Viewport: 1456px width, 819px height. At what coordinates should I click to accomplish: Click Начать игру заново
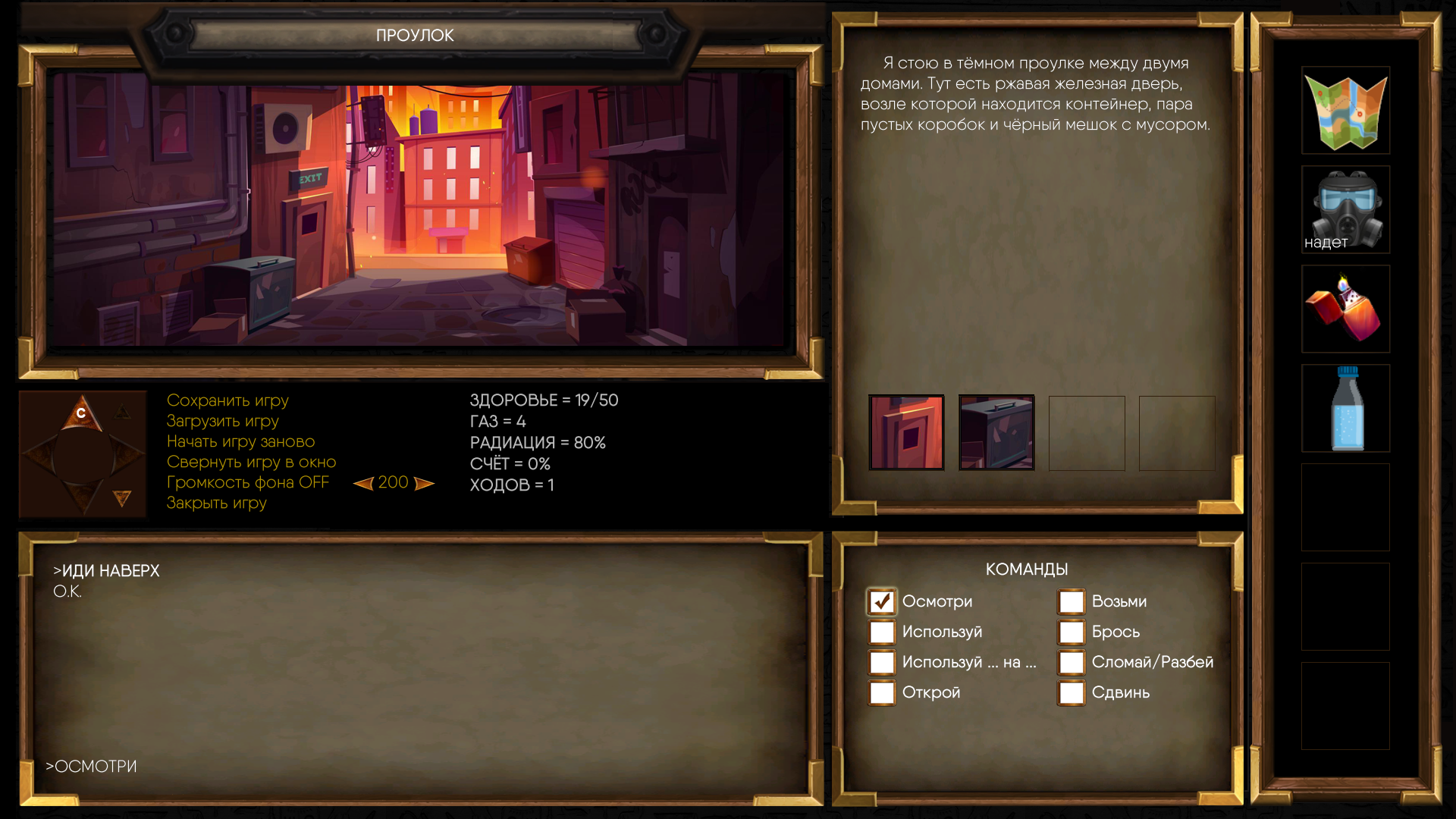click(240, 441)
